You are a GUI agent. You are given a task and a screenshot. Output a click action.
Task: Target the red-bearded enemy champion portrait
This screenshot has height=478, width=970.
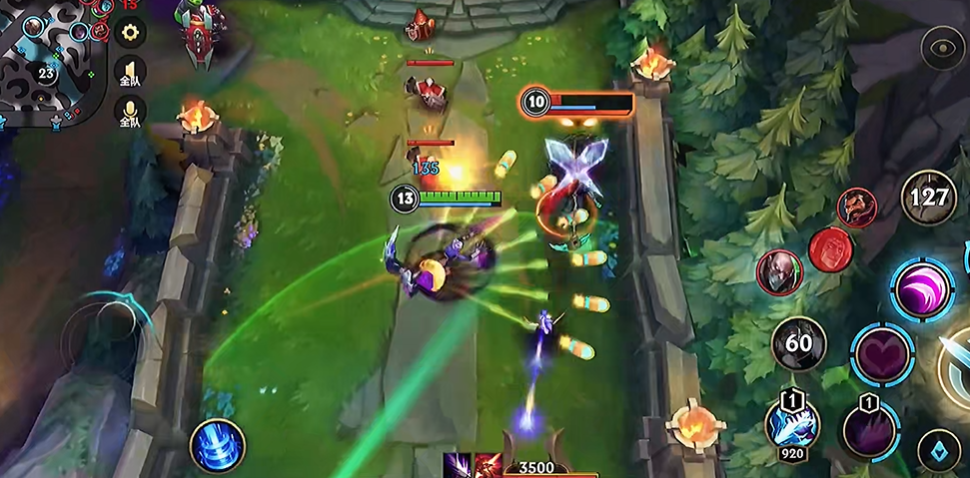tap(856, 208)
